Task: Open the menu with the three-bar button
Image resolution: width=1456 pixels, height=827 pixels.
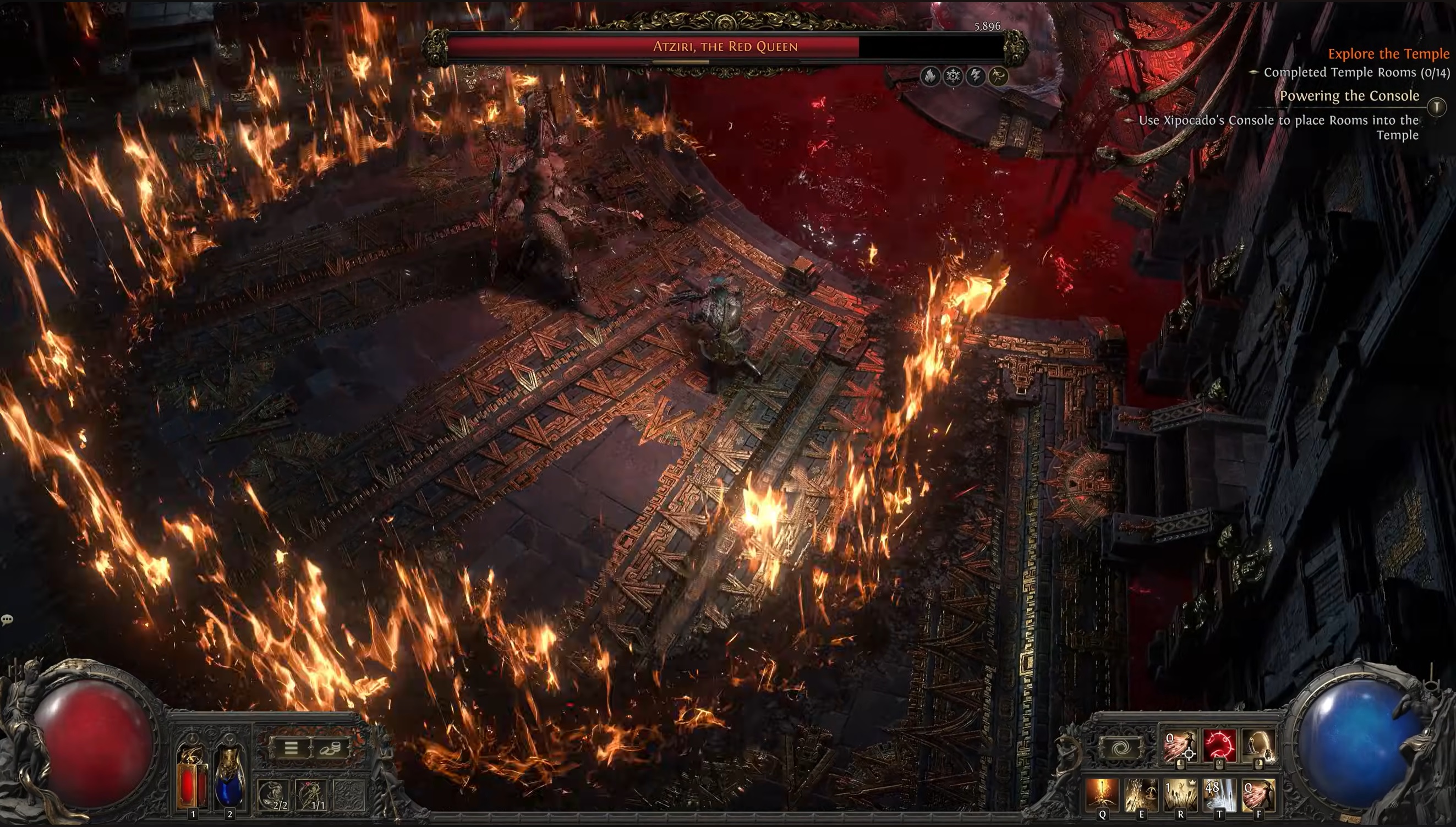Action: pyautogui.click(x=291, y=747)
